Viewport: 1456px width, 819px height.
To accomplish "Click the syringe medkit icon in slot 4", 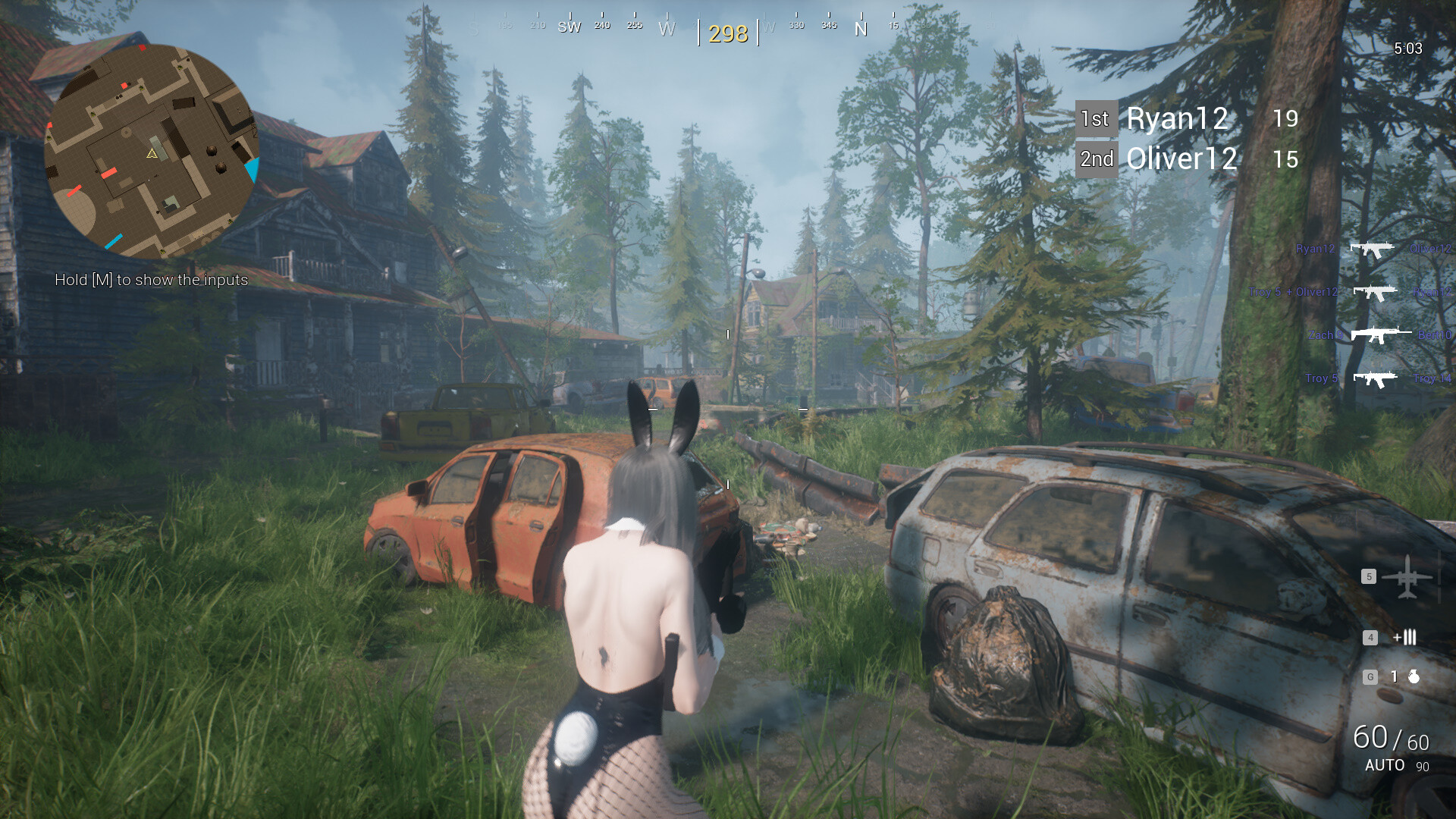I will [x=1404, y=637].
